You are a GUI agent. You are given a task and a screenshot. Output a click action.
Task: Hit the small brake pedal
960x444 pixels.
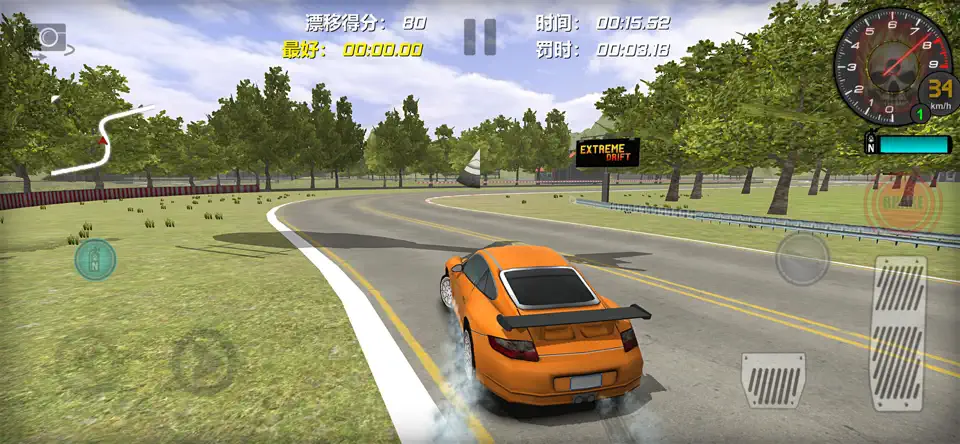(x=772, y=380)
